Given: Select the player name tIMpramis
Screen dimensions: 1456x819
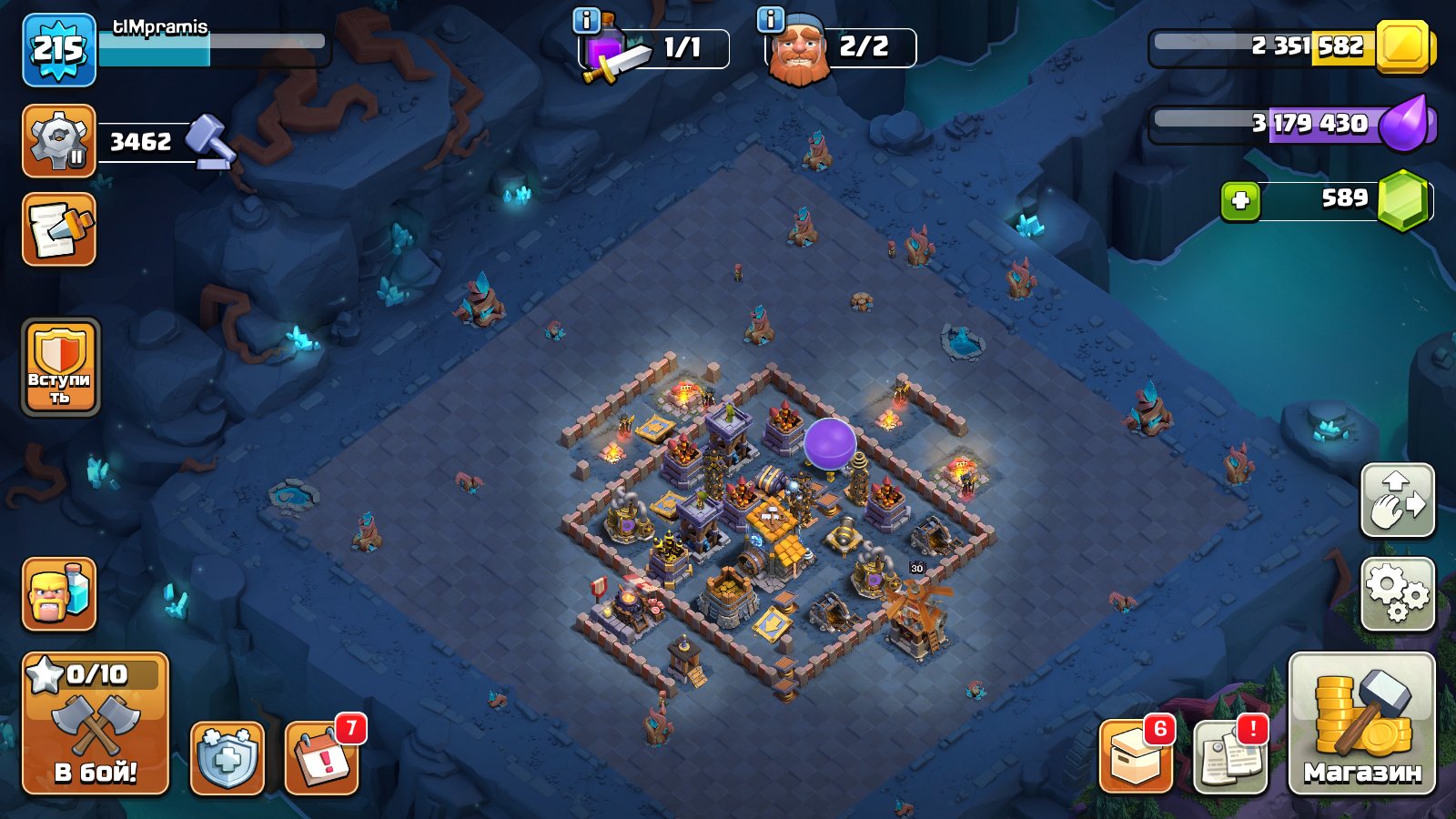Looking at the screenshot, I should point(159,27).
